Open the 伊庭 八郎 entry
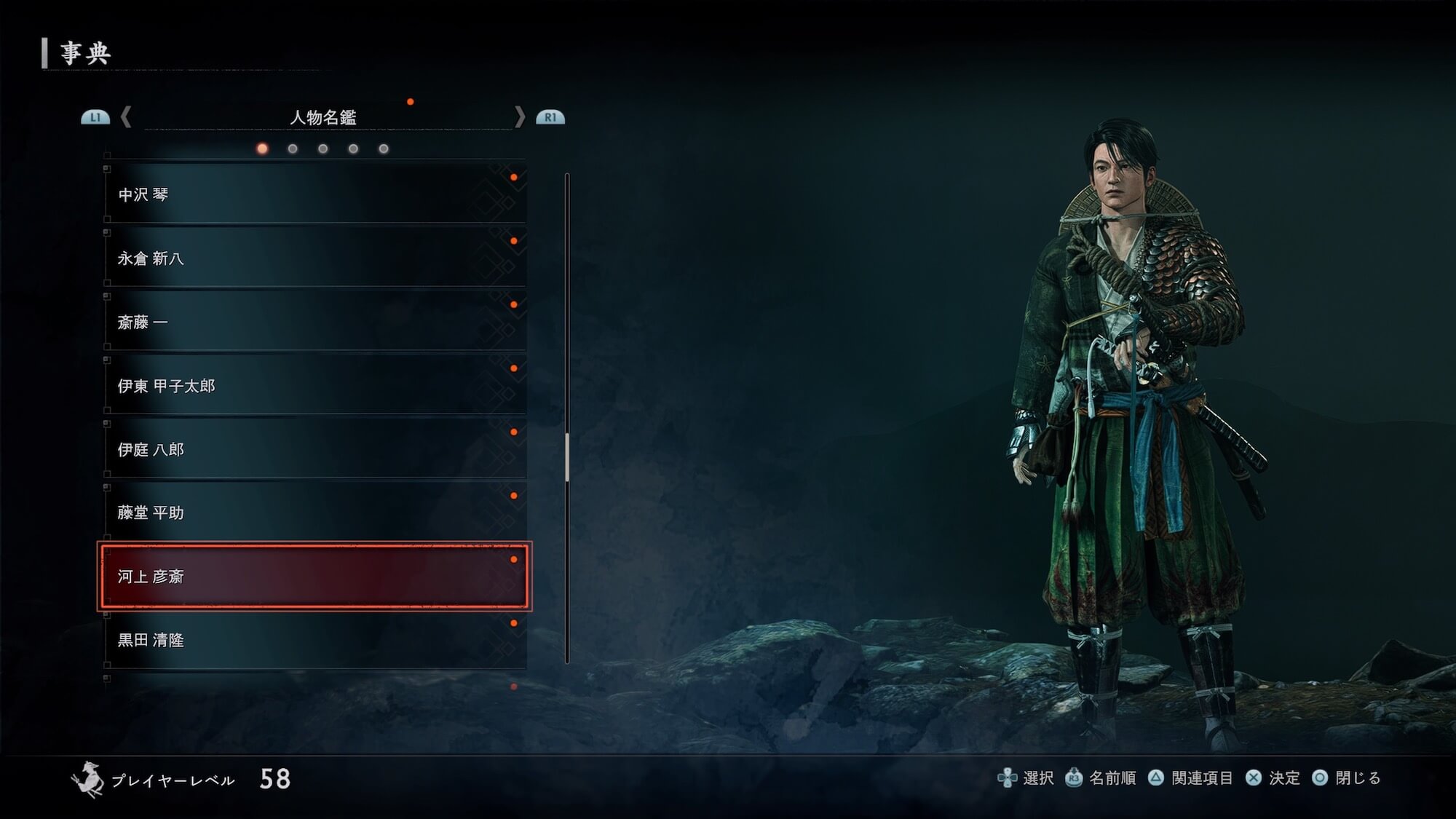1456x819 pixels. coord(314,449)
